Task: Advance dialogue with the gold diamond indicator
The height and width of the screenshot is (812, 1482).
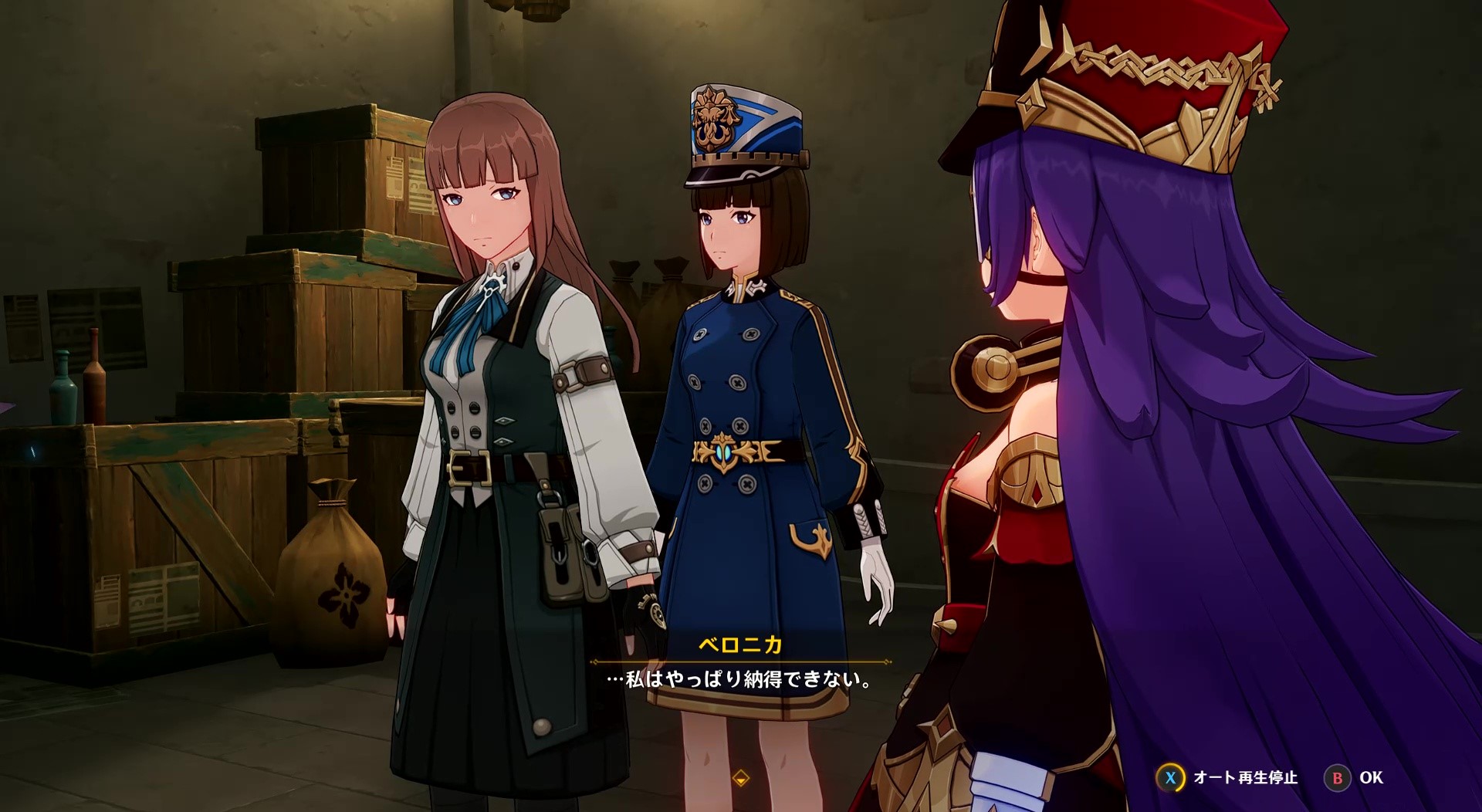Action: [x=740, y=777]
